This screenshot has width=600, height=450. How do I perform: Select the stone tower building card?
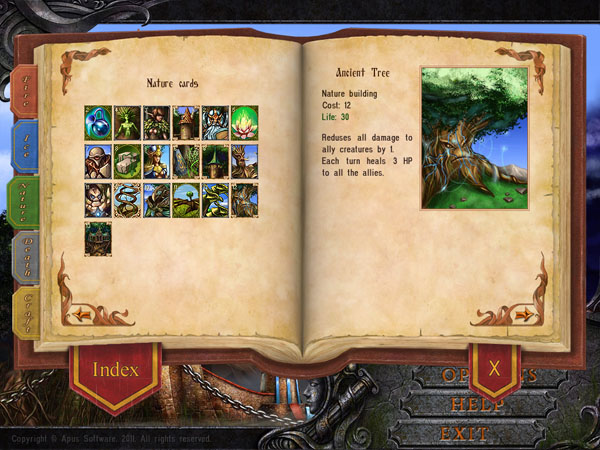[186, 120]
